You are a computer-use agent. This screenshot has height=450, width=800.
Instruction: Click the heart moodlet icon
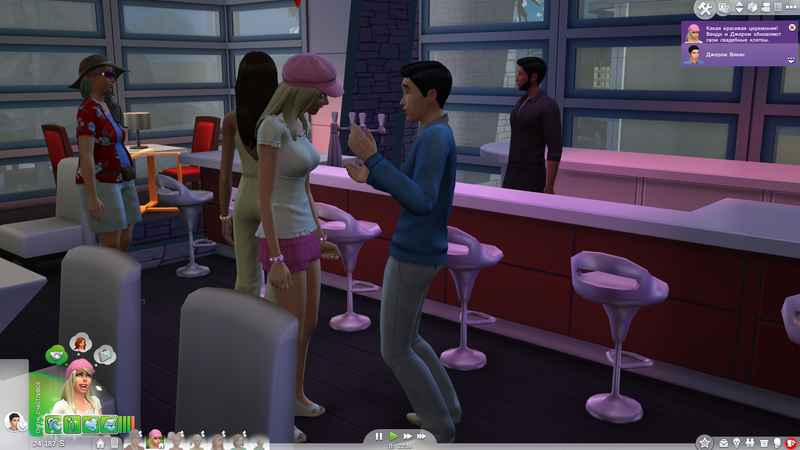coord(93,423)
